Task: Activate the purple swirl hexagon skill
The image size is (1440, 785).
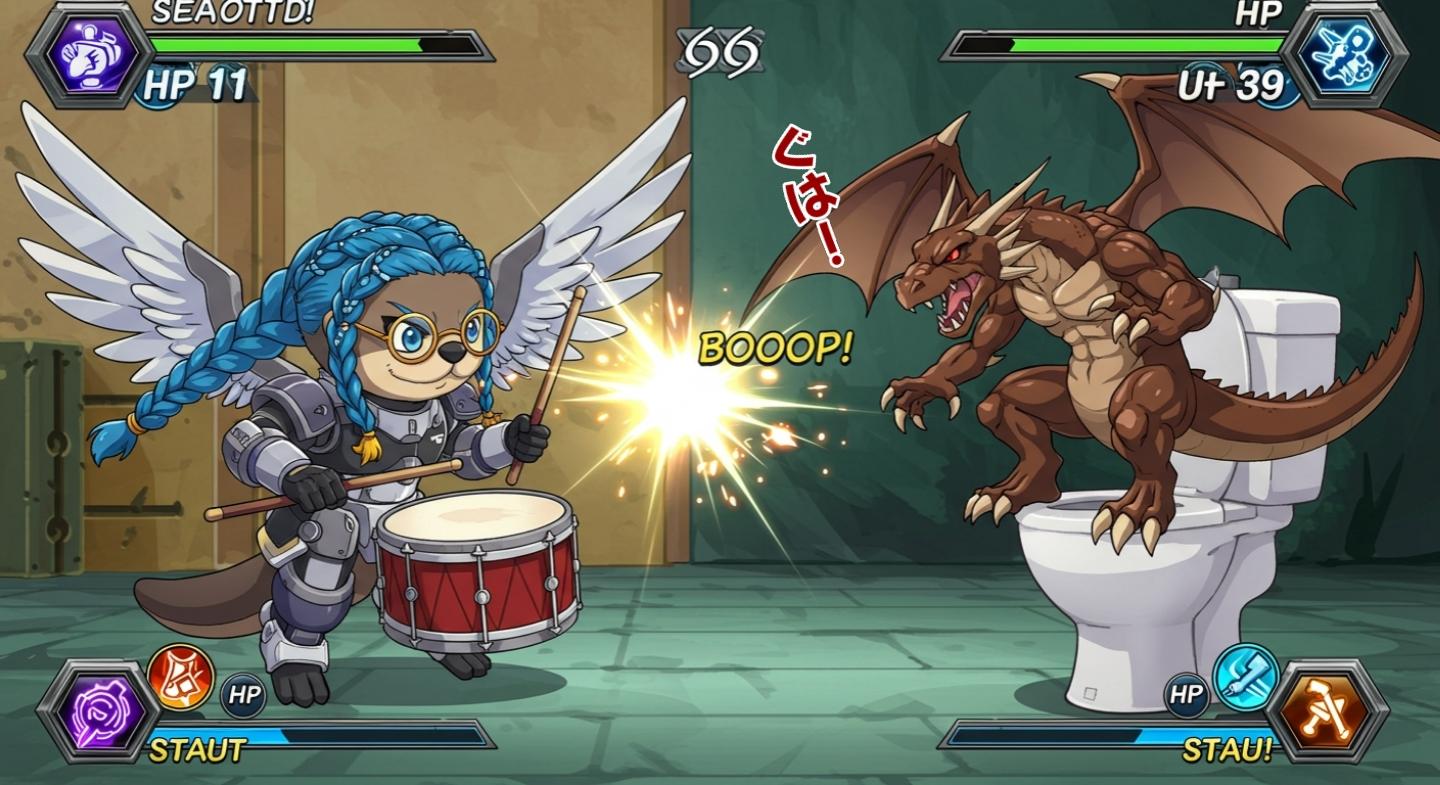Action: (97, 711)
